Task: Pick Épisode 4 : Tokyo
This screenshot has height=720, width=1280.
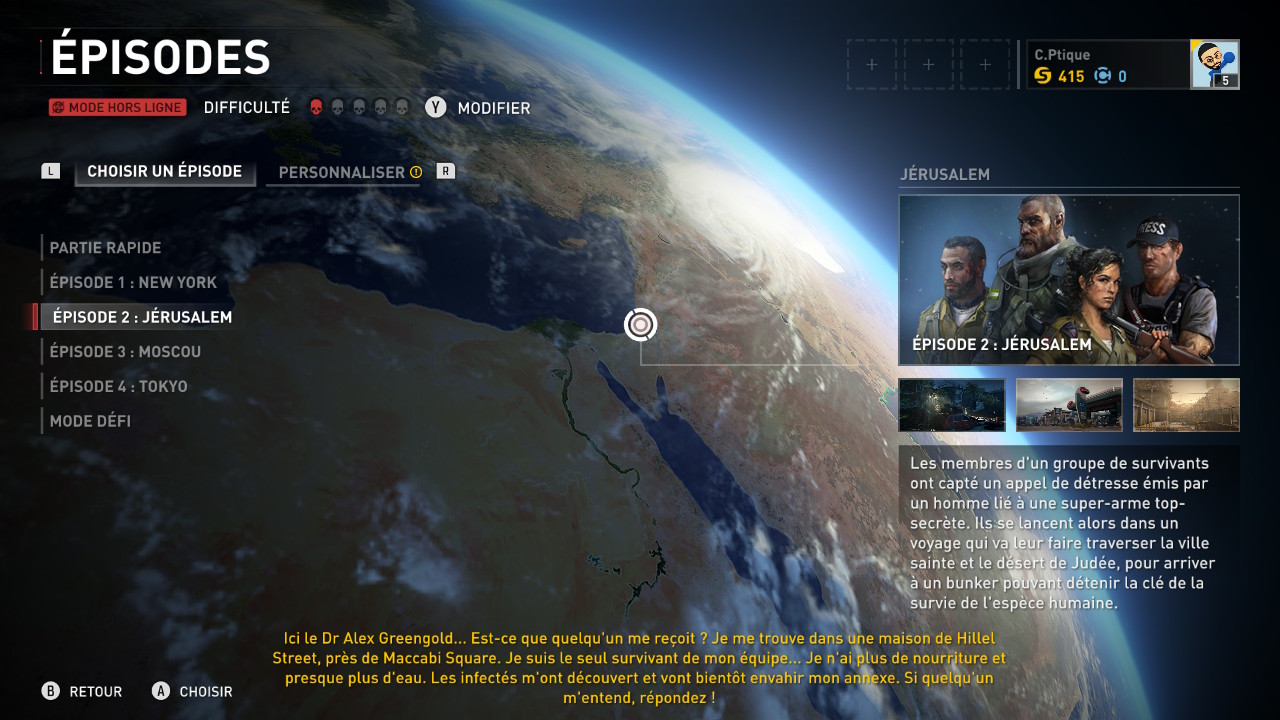Action: point(118,387)
